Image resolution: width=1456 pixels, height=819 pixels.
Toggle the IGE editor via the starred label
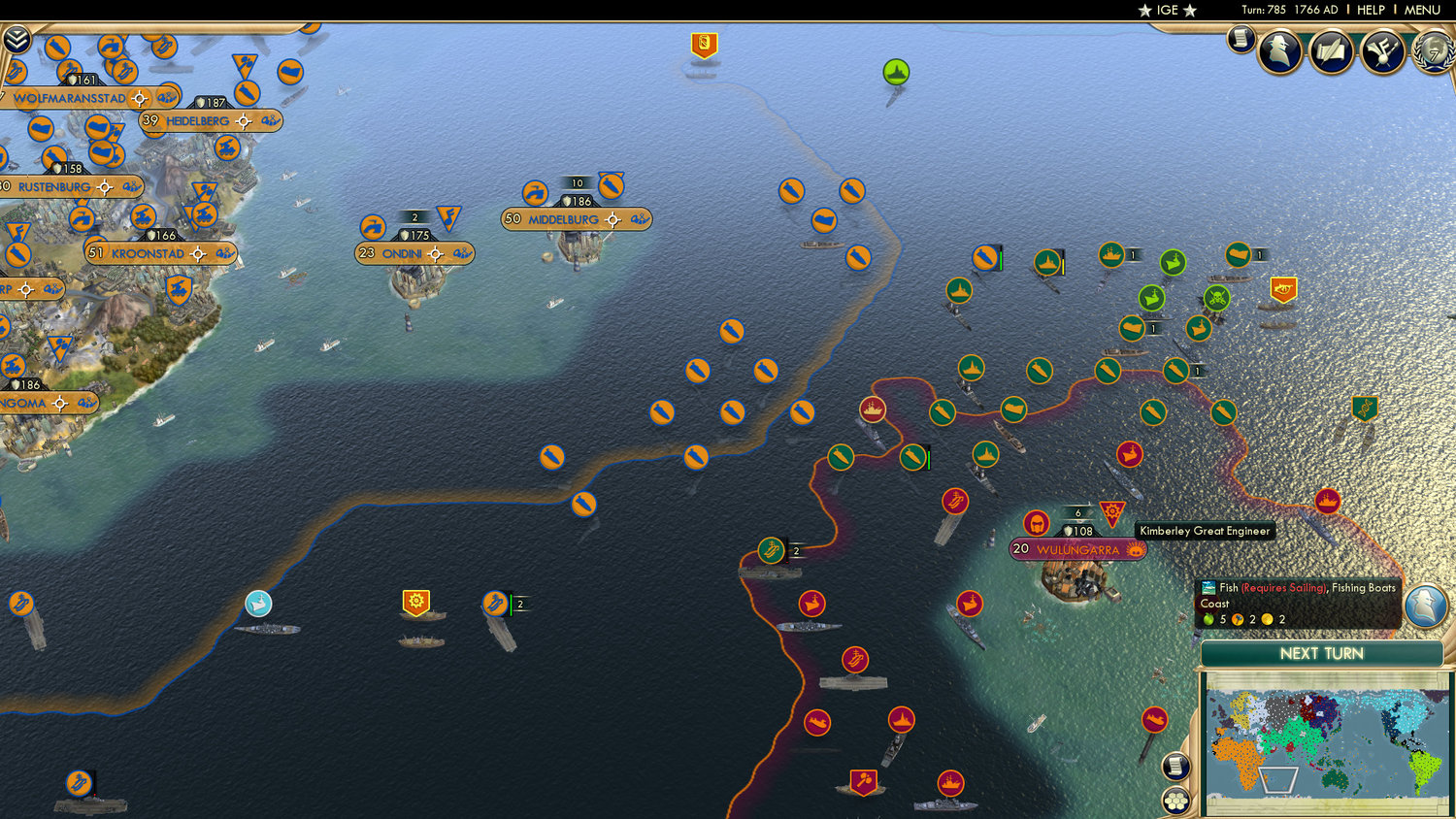point(1168,11)
